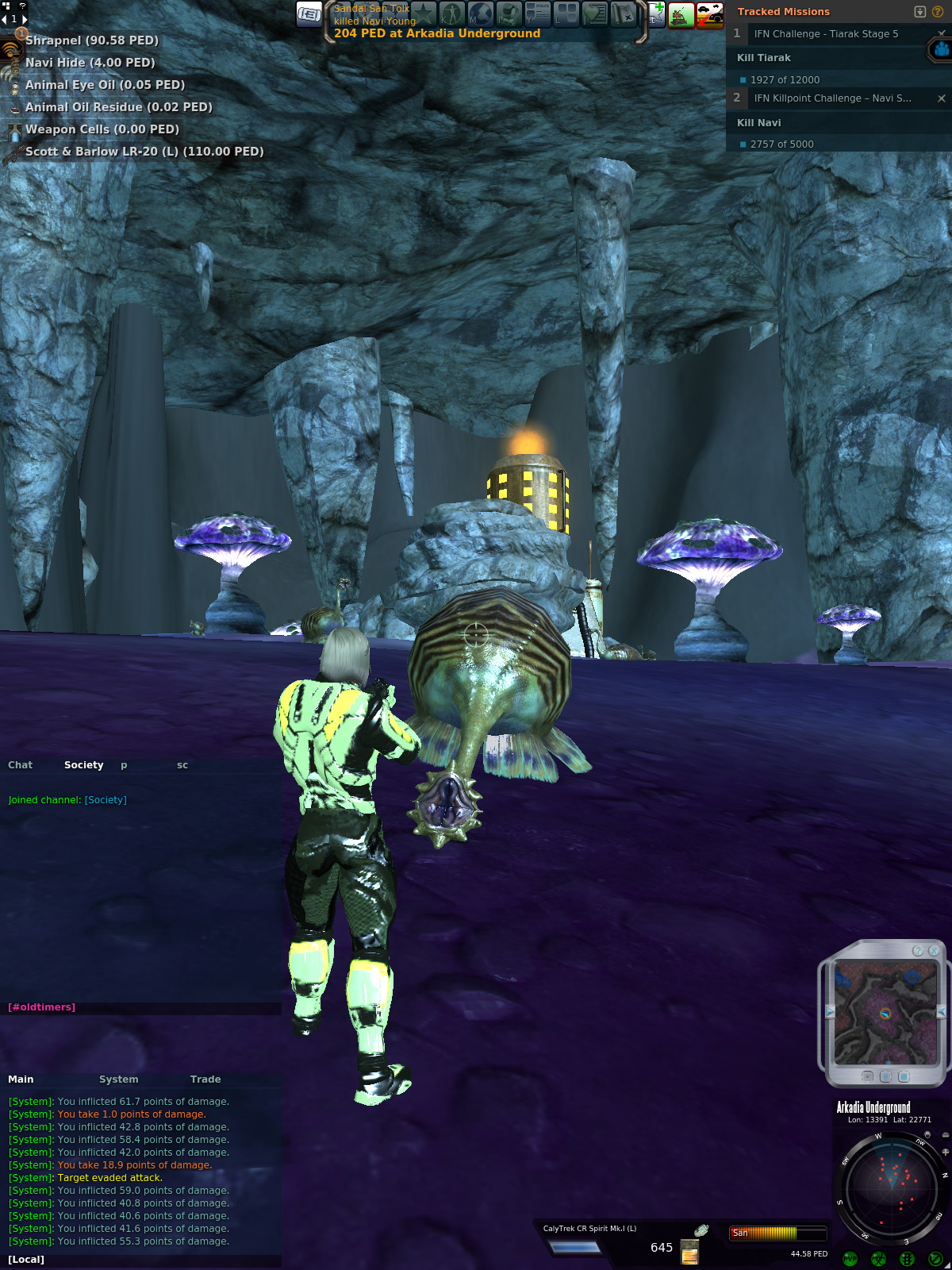Close the minimap window
The image size is (952, 1270).
(x=934, y=951)
